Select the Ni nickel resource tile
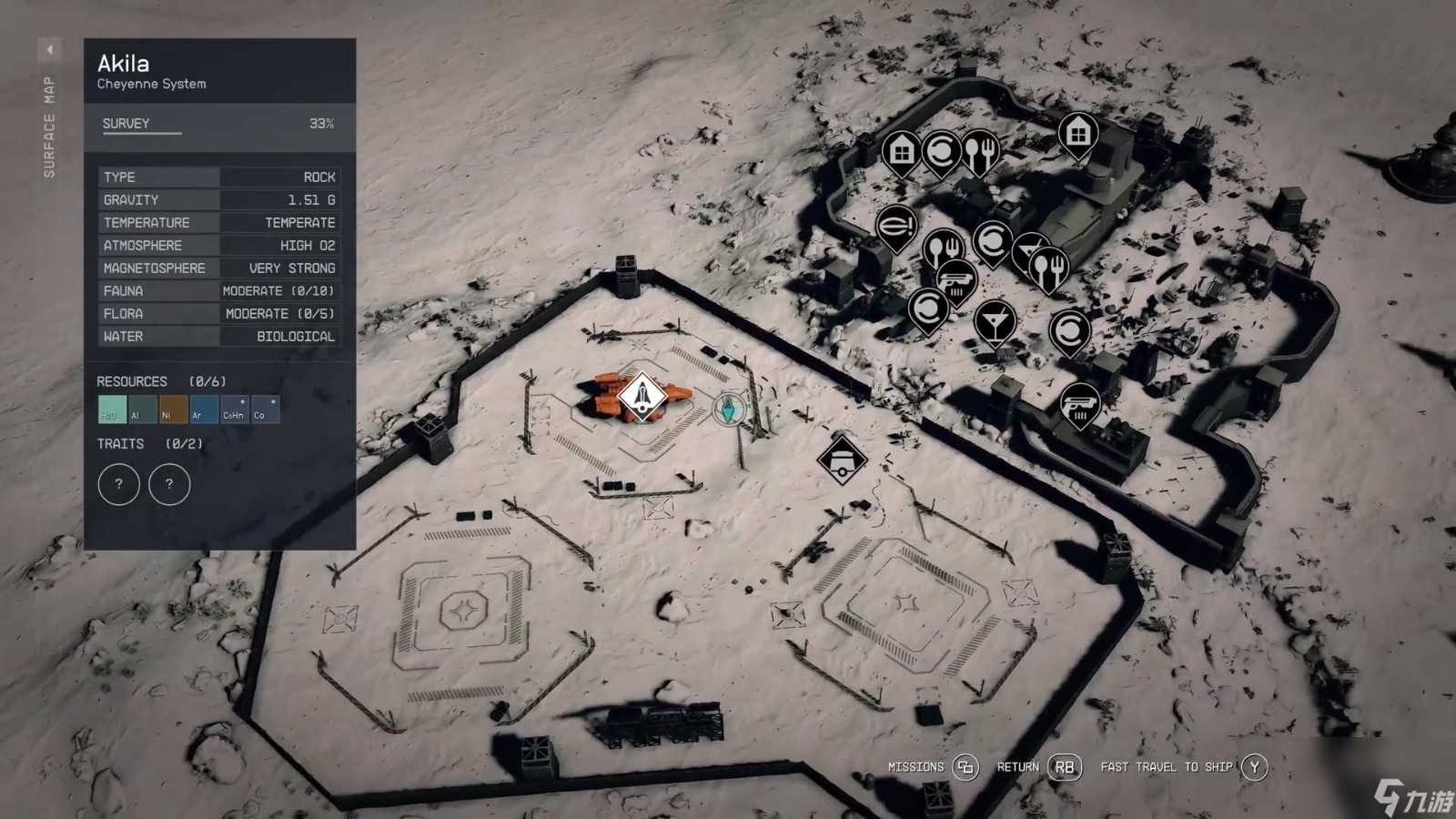Image resolution: width=1456 pixels, height=819 pixels. click(x=173, y=409)
